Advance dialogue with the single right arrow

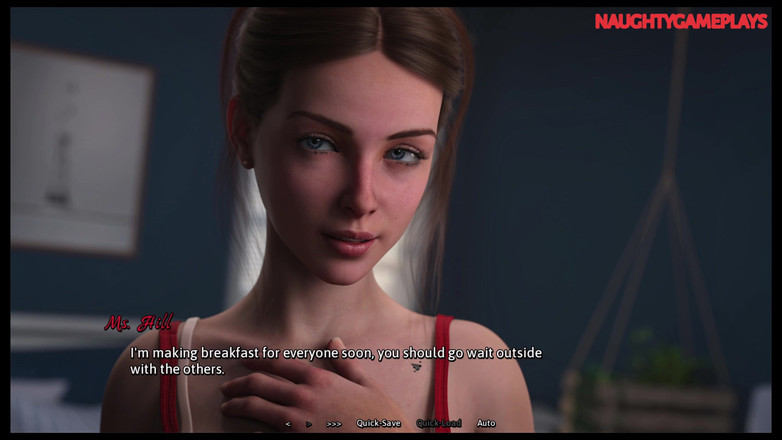(309, 424)
